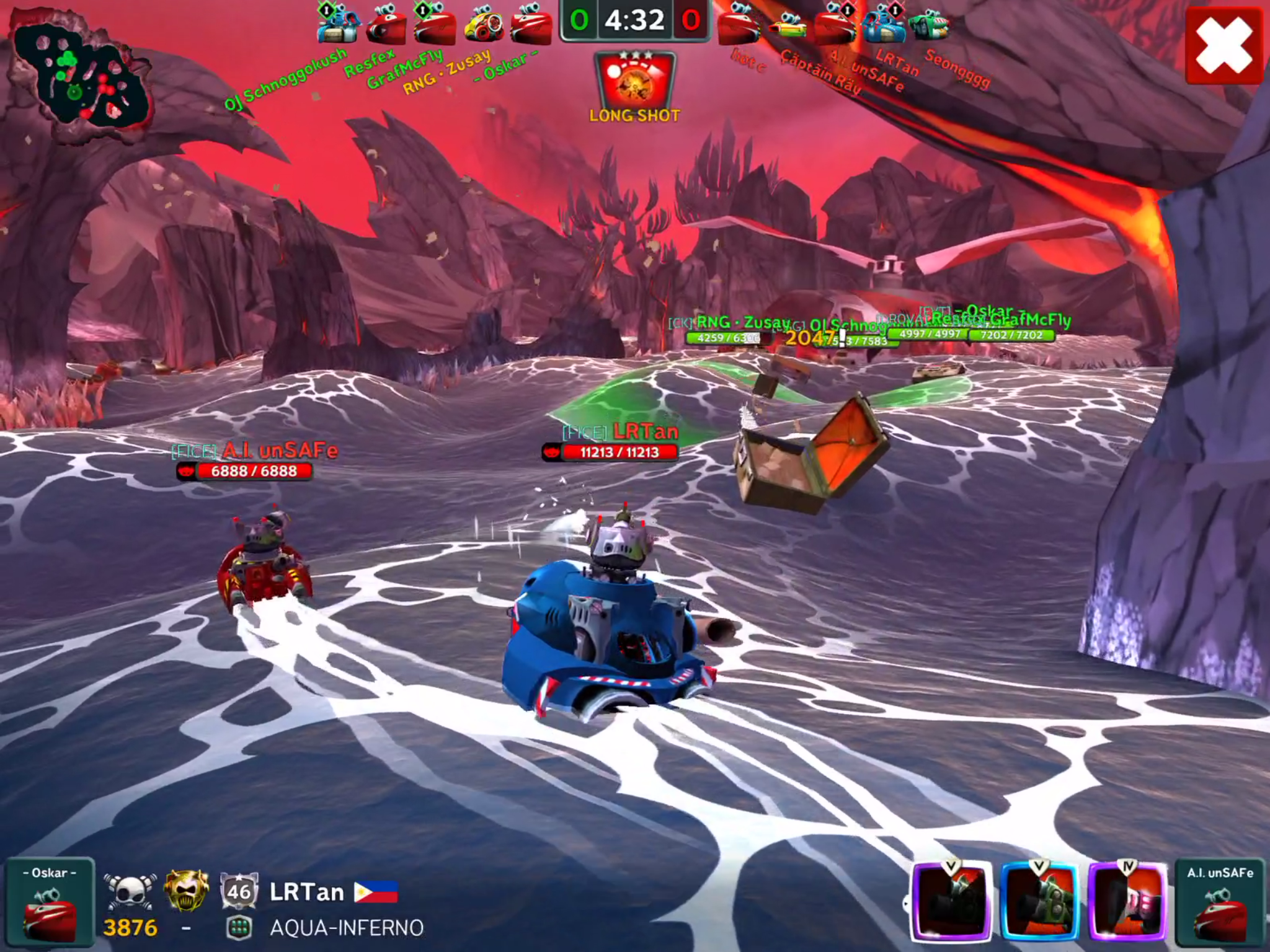This screenshot has width=1270, height=952.
Task: Open the AQUA-INFERNO guild emblem
Action: 240,928
